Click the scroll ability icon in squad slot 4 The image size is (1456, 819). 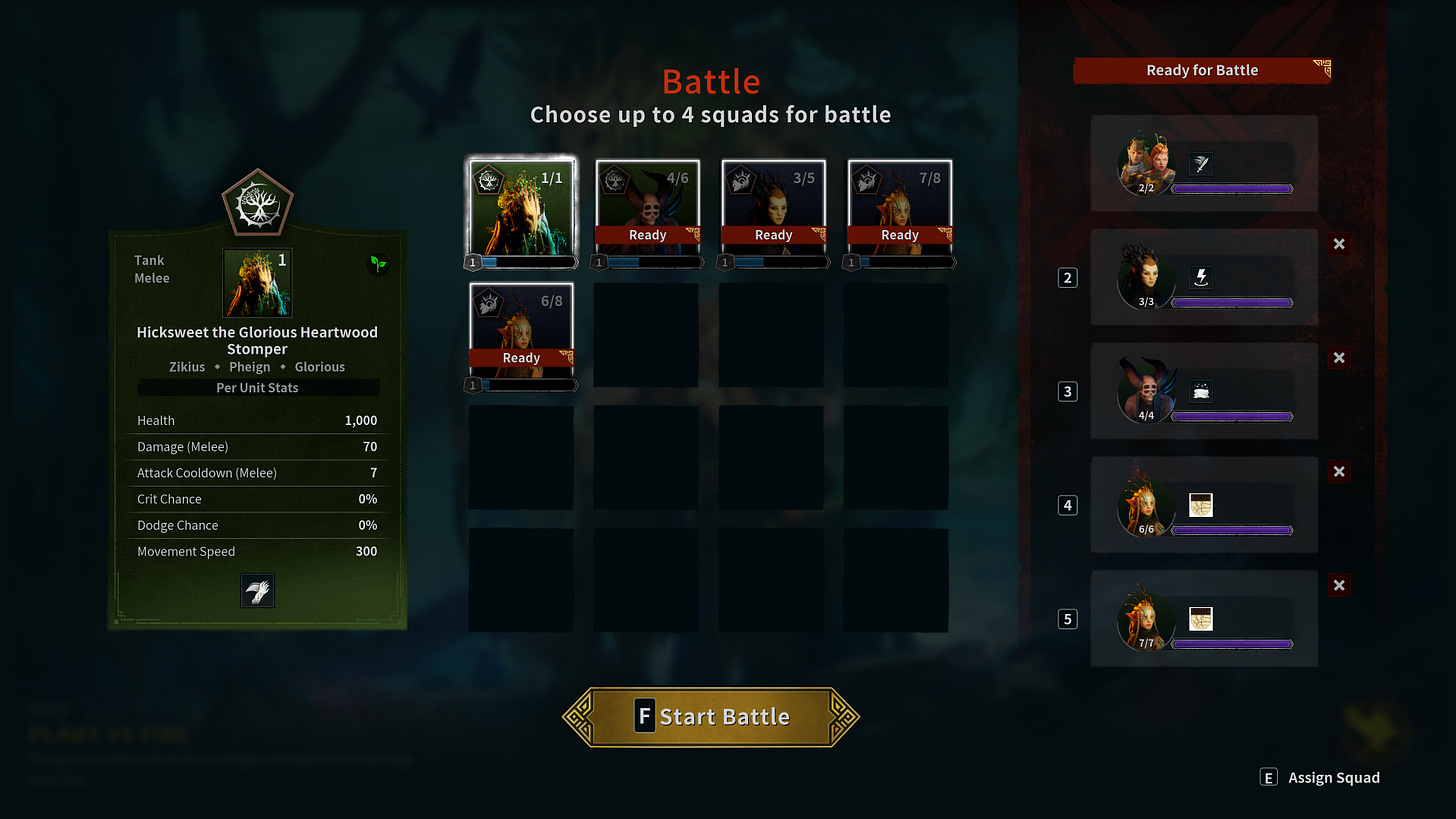1201,506
